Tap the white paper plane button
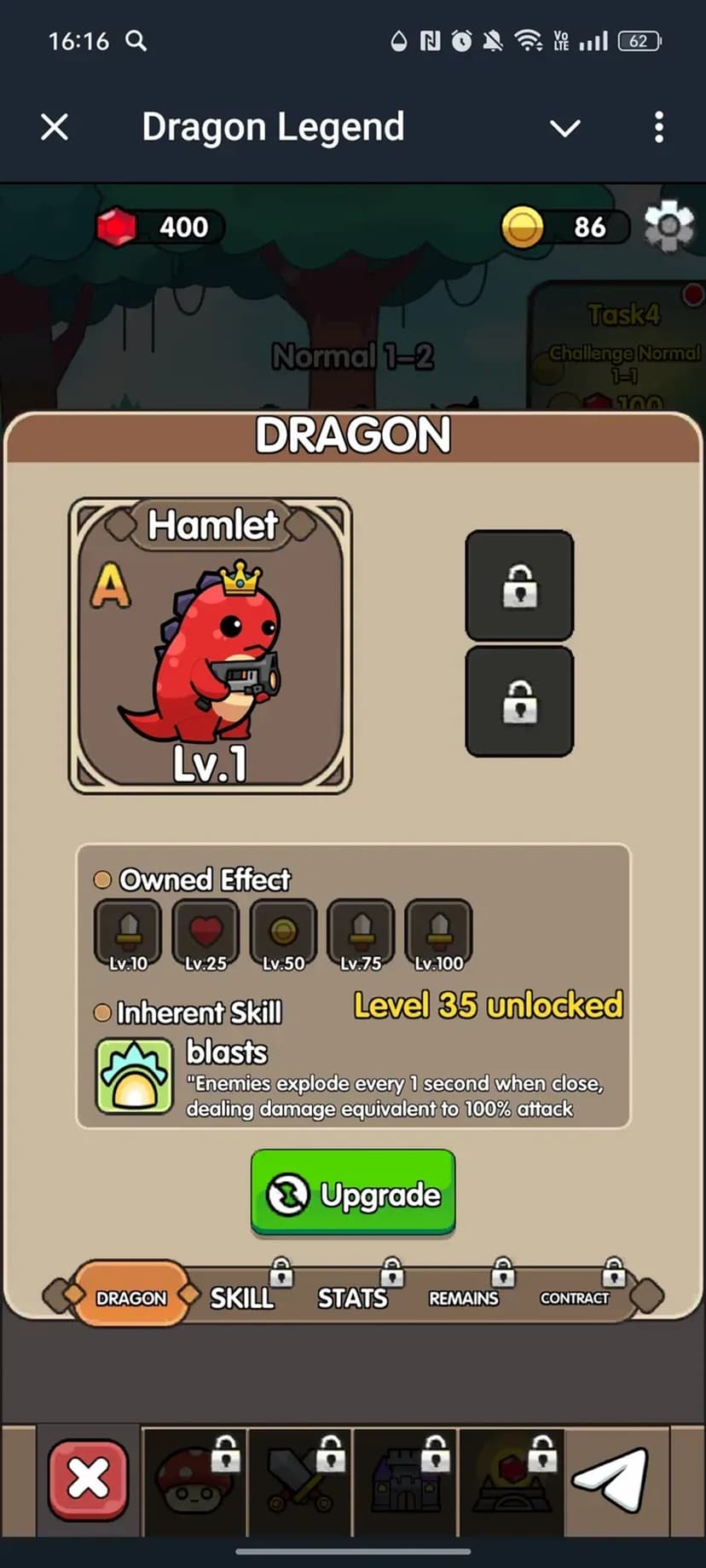 [x=611, y=1479]
